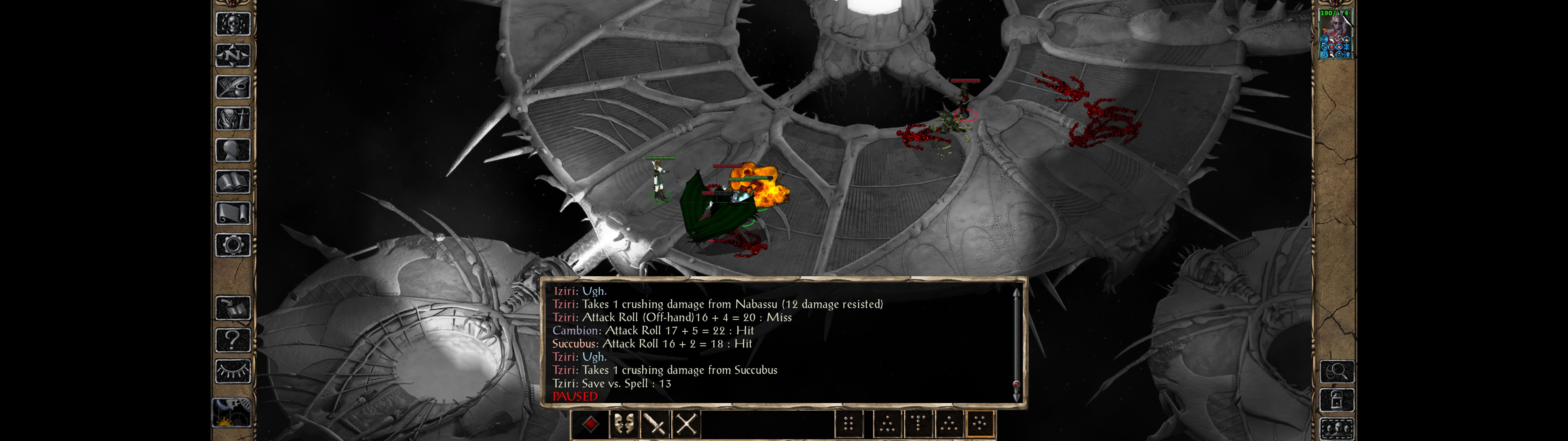Choose the talk action with two masks
Image resolution: width=1568 pixels, height=441 pixels.
point(623,424)
